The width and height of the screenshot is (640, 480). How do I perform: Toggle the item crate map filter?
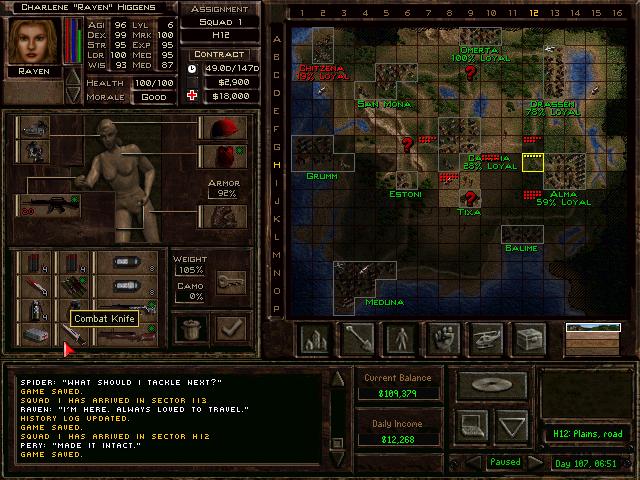(527, 340)
